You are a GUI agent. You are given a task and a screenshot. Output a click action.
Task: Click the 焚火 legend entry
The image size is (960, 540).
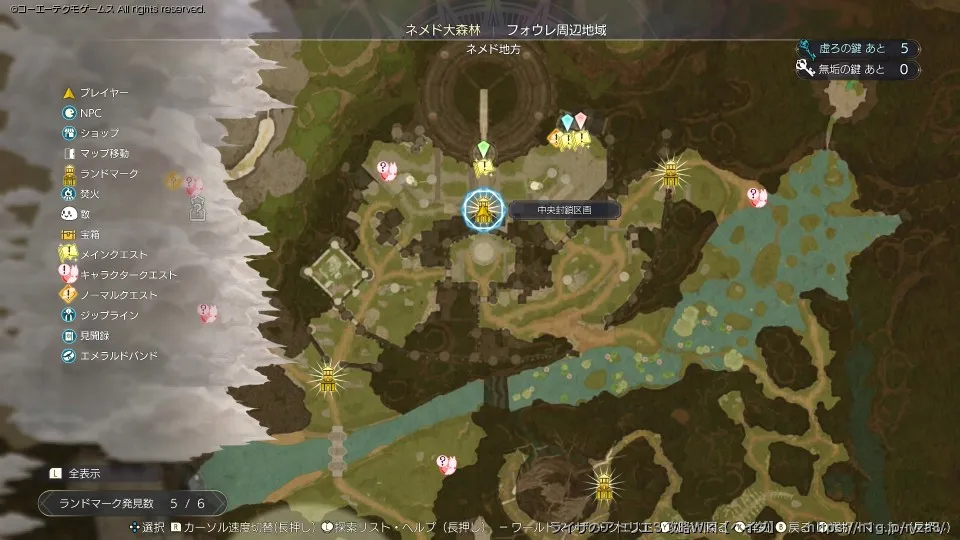click(x=90, y=193)
